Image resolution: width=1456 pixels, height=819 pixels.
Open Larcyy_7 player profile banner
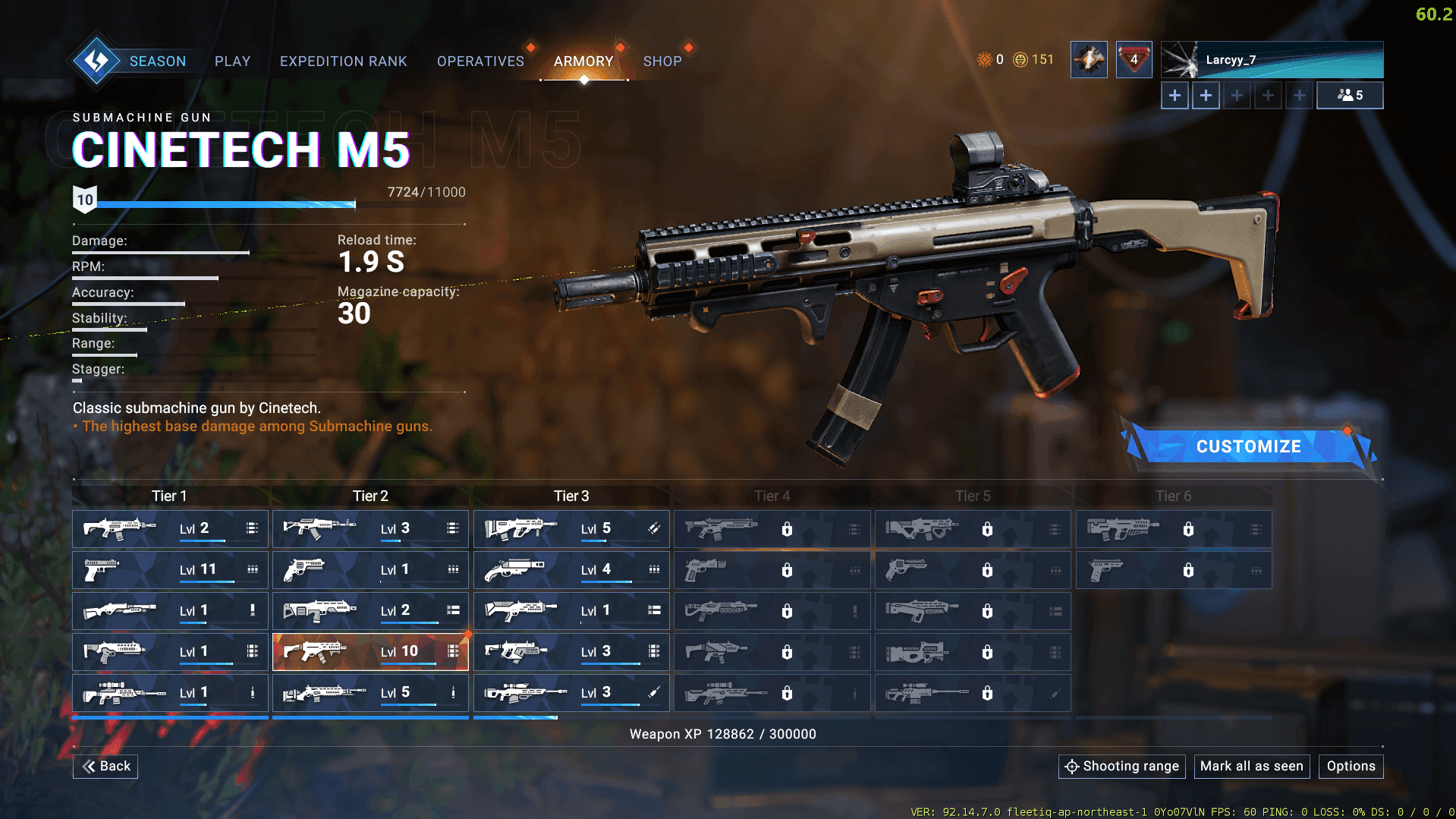pos(1272,60)
